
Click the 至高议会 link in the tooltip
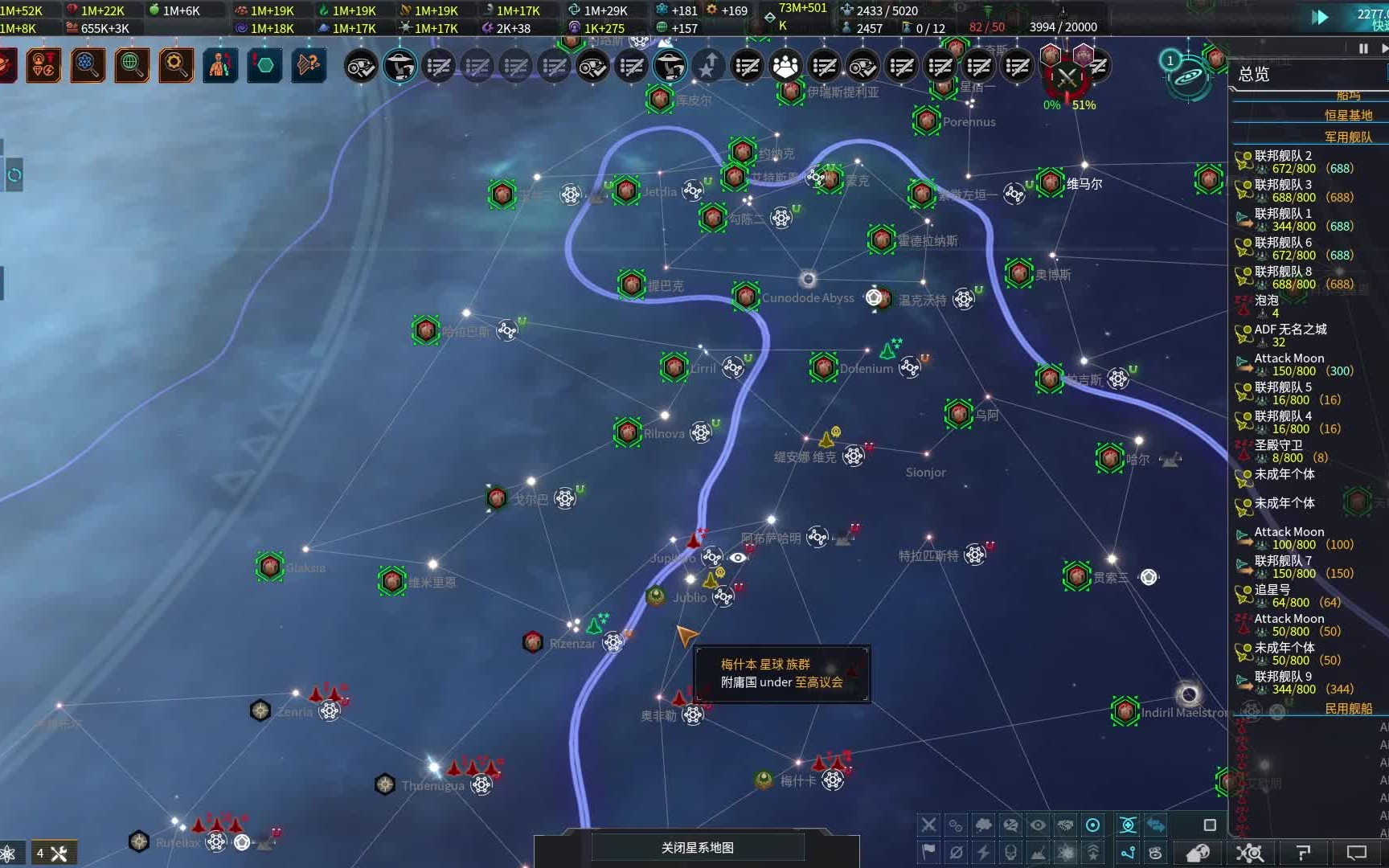[x=820, y=683]
